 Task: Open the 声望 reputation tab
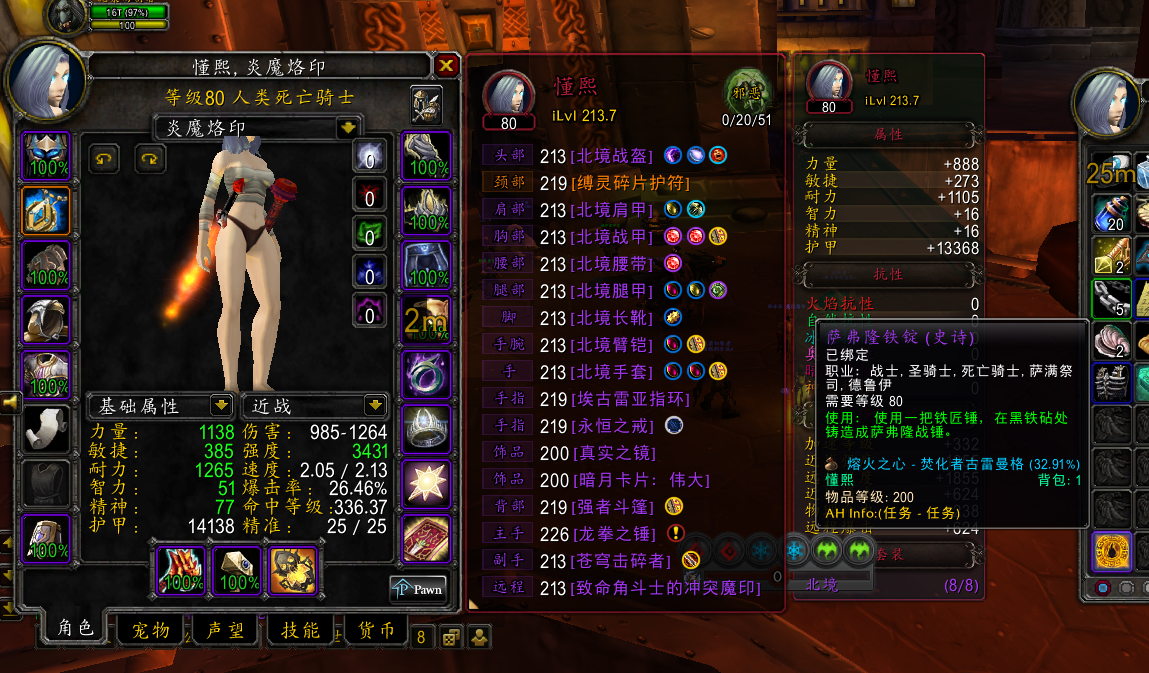coord(225,630)
